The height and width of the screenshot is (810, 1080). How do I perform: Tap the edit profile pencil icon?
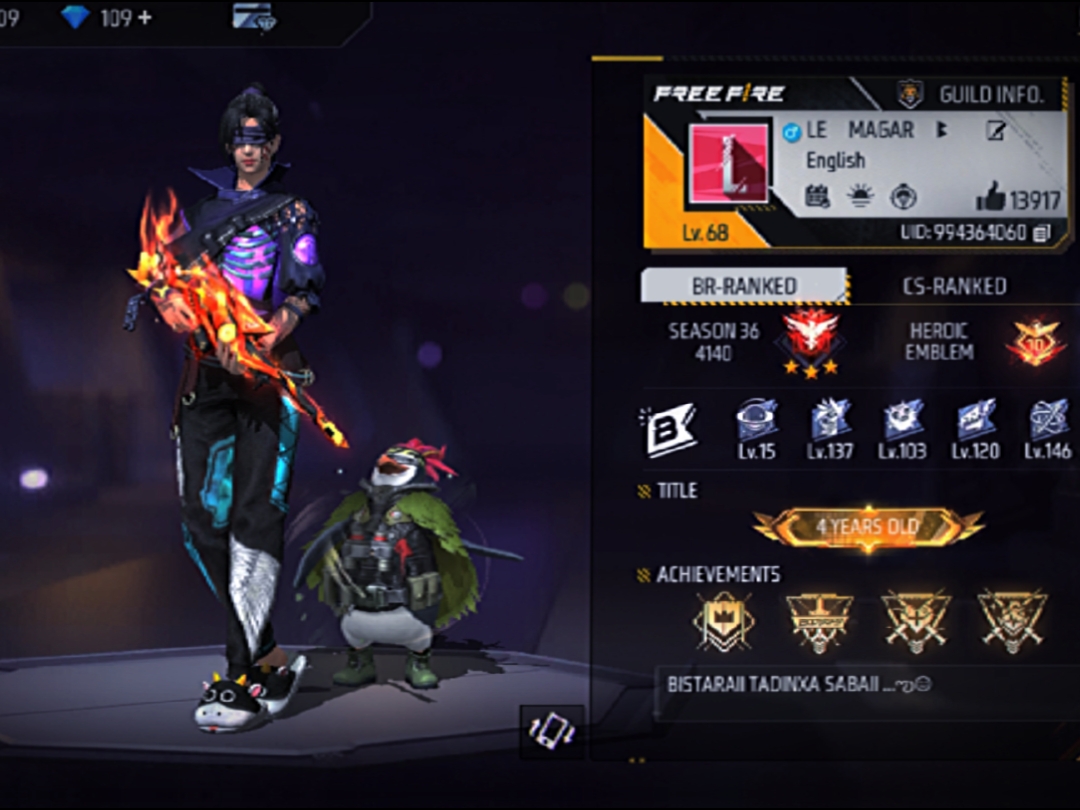click(995, 131)
